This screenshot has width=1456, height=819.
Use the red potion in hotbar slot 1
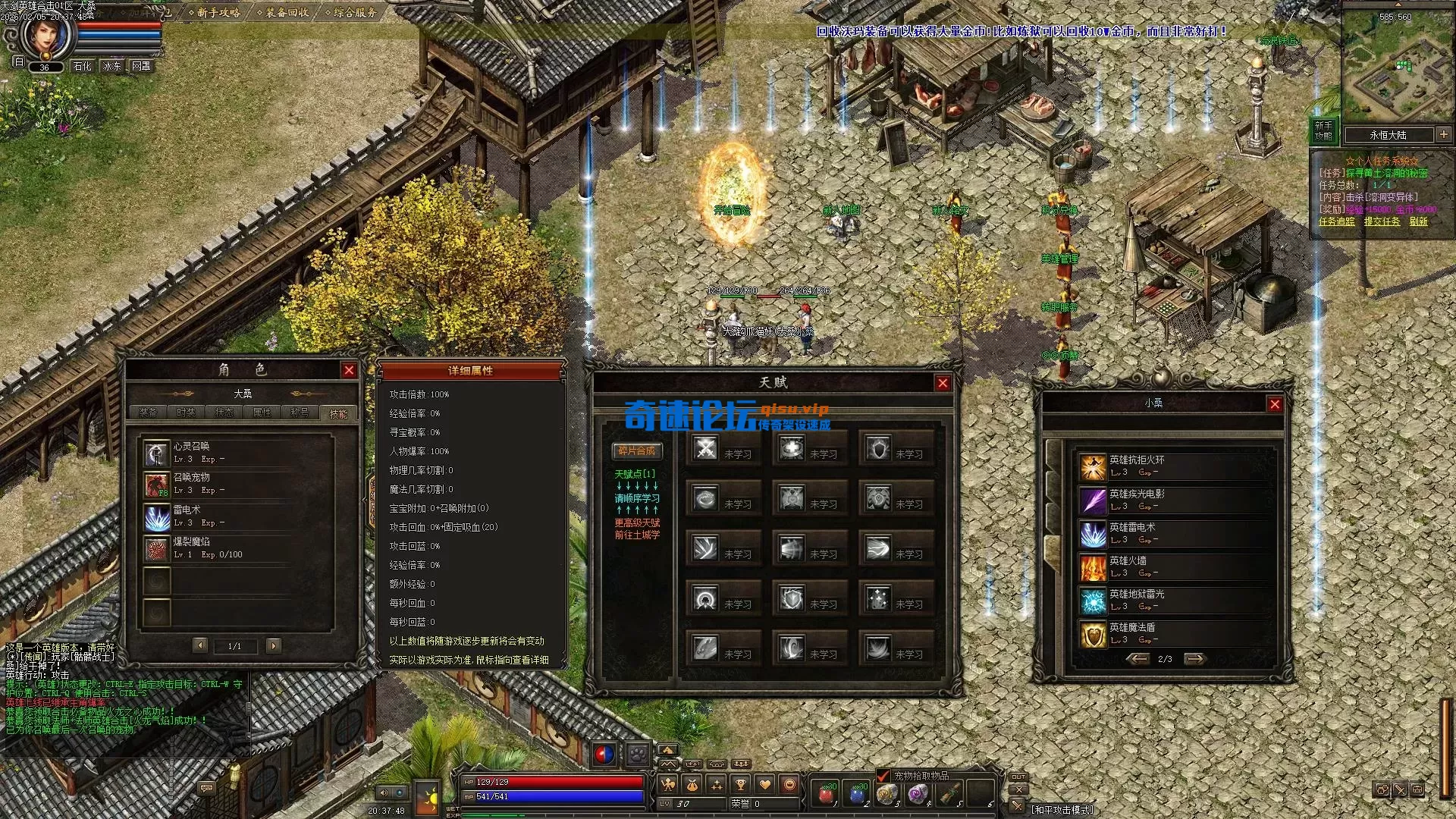point(826,794)
